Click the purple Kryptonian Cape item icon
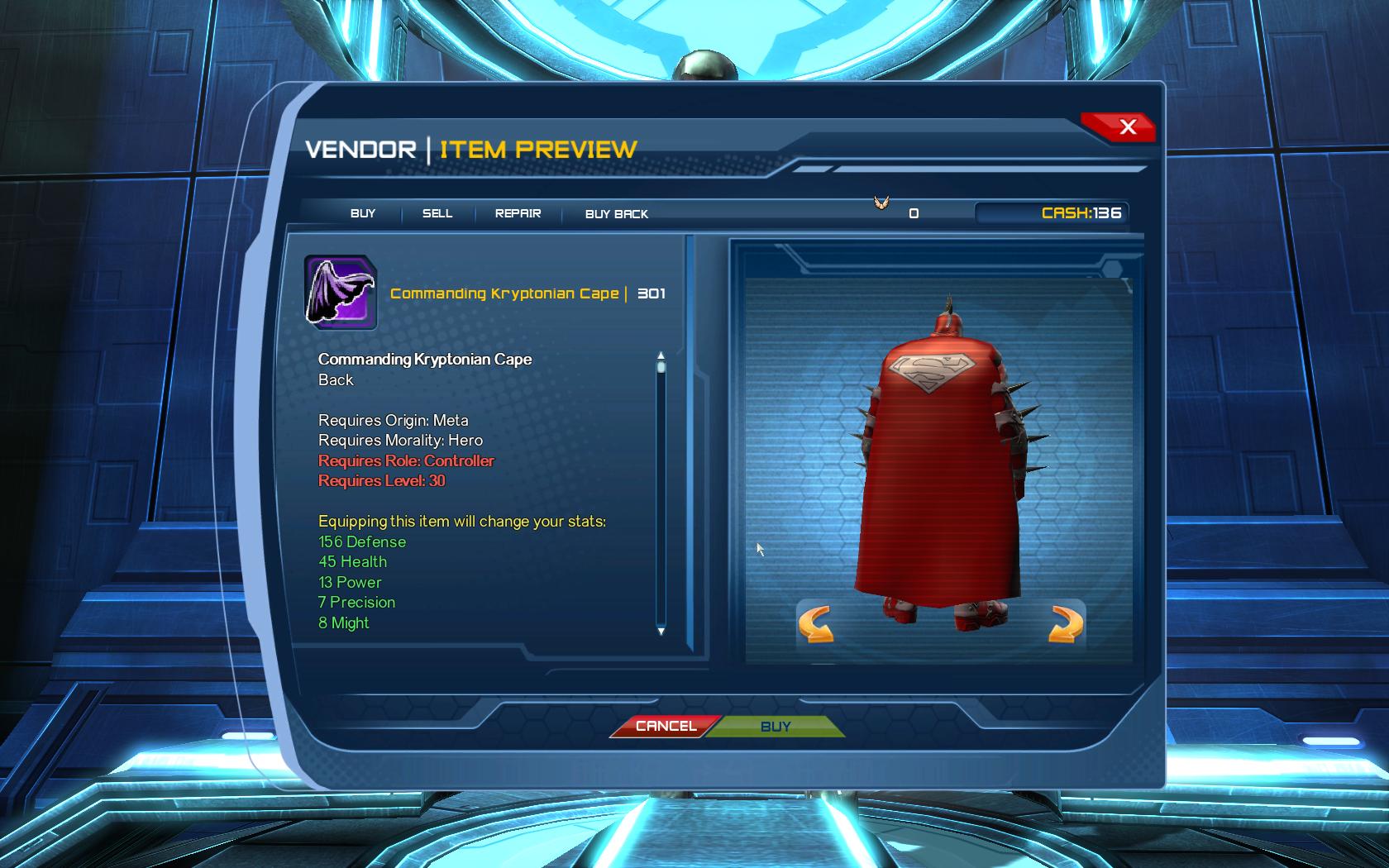Viewport: 1389px width, 868px height. tap(341, 292)
